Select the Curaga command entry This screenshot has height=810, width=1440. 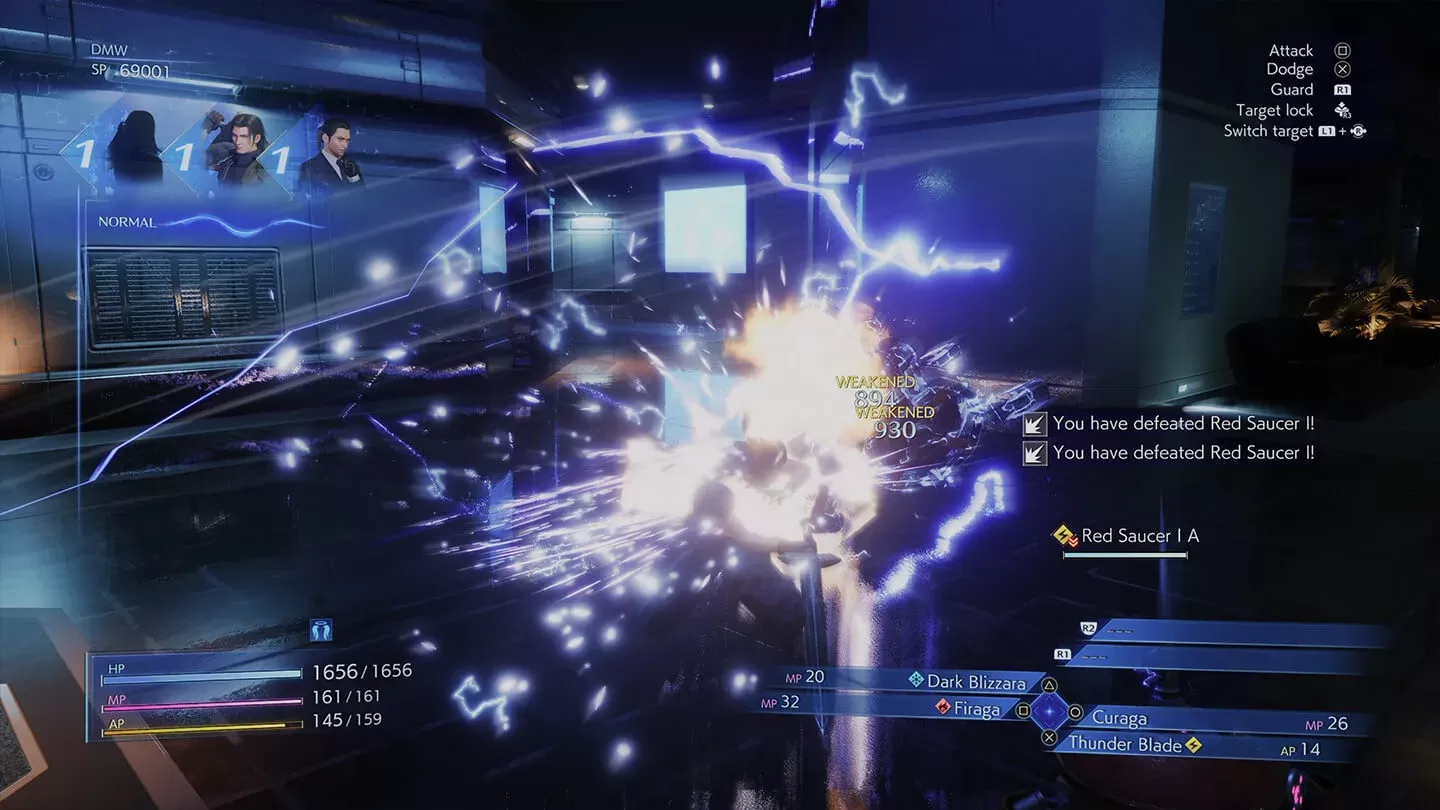(1120, 717)
